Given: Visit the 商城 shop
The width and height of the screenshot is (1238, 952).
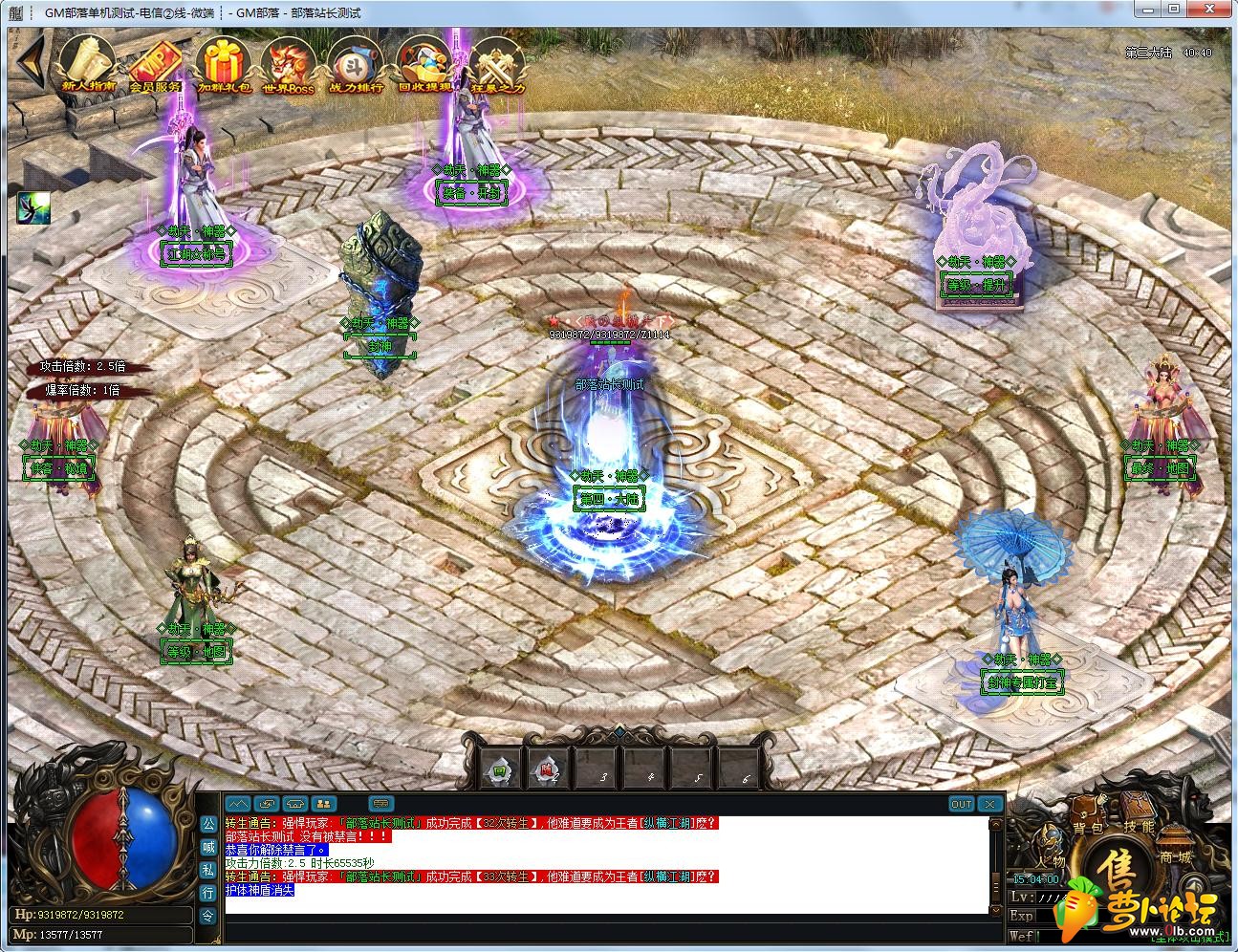Looking at the screenshot, I should pyautogui.click(x=1174, y=856).
